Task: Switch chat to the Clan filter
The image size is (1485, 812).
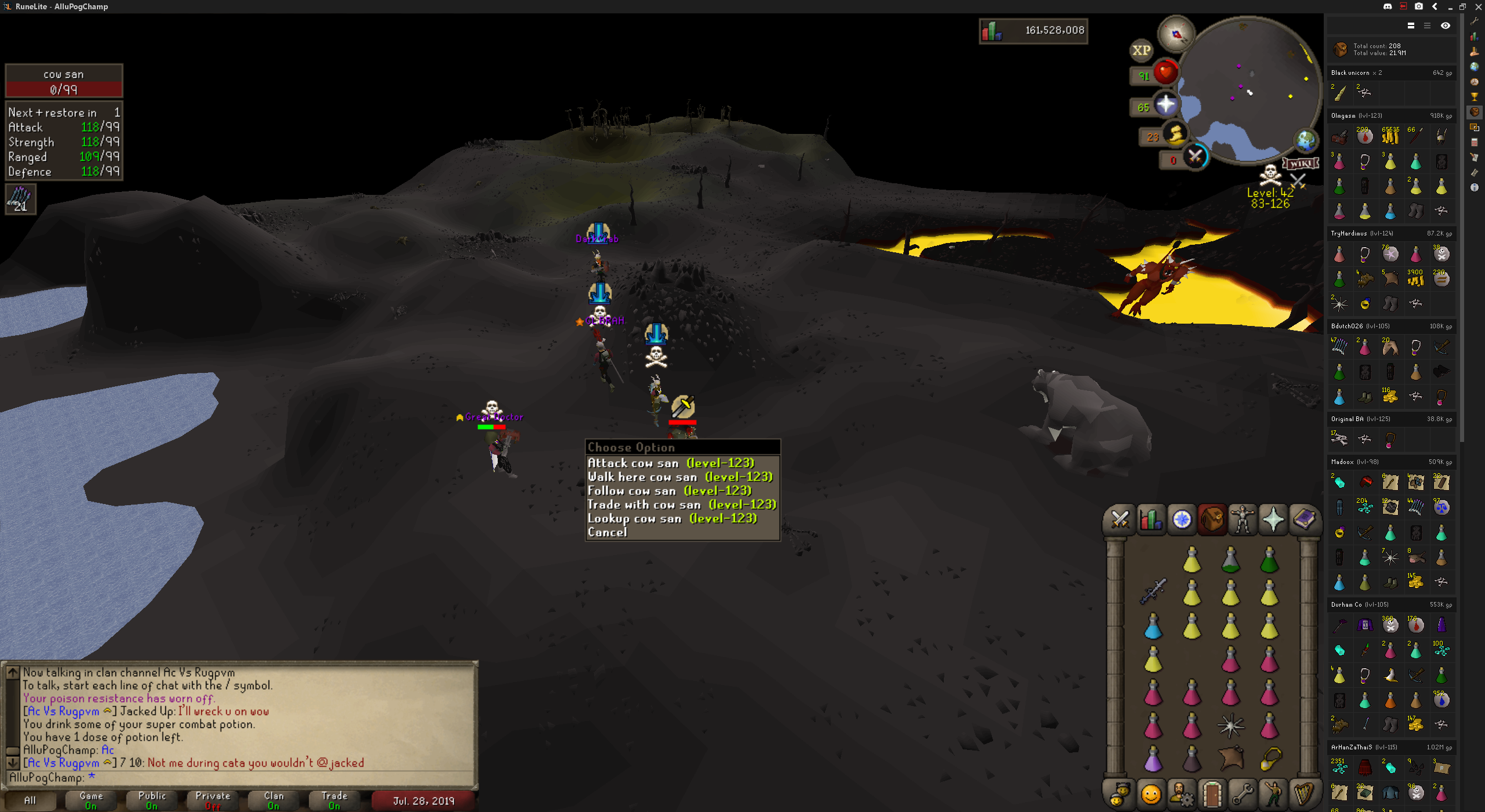Action: coord(274,800)
